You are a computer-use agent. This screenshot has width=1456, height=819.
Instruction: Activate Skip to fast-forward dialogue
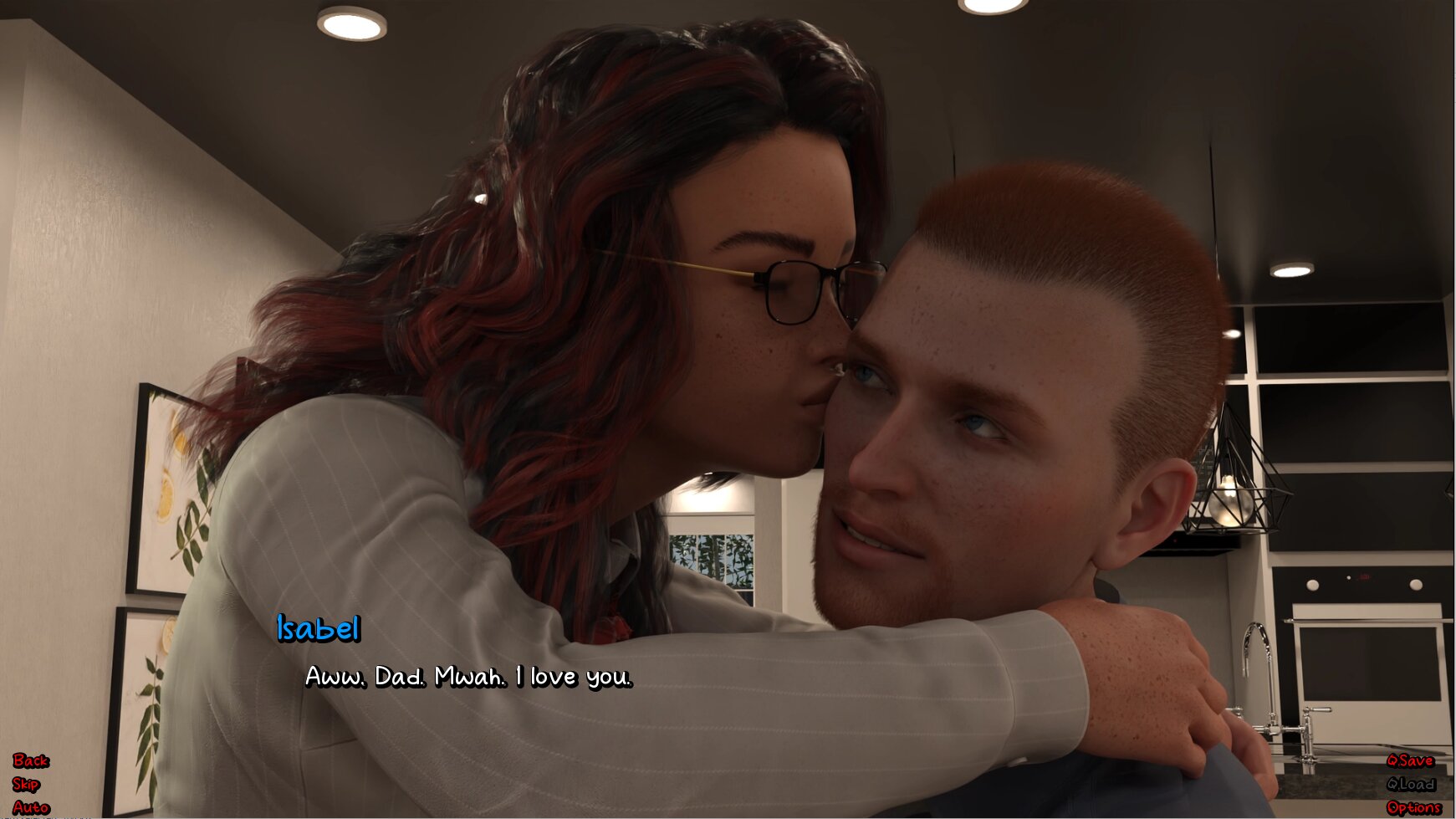pos(26,784)
